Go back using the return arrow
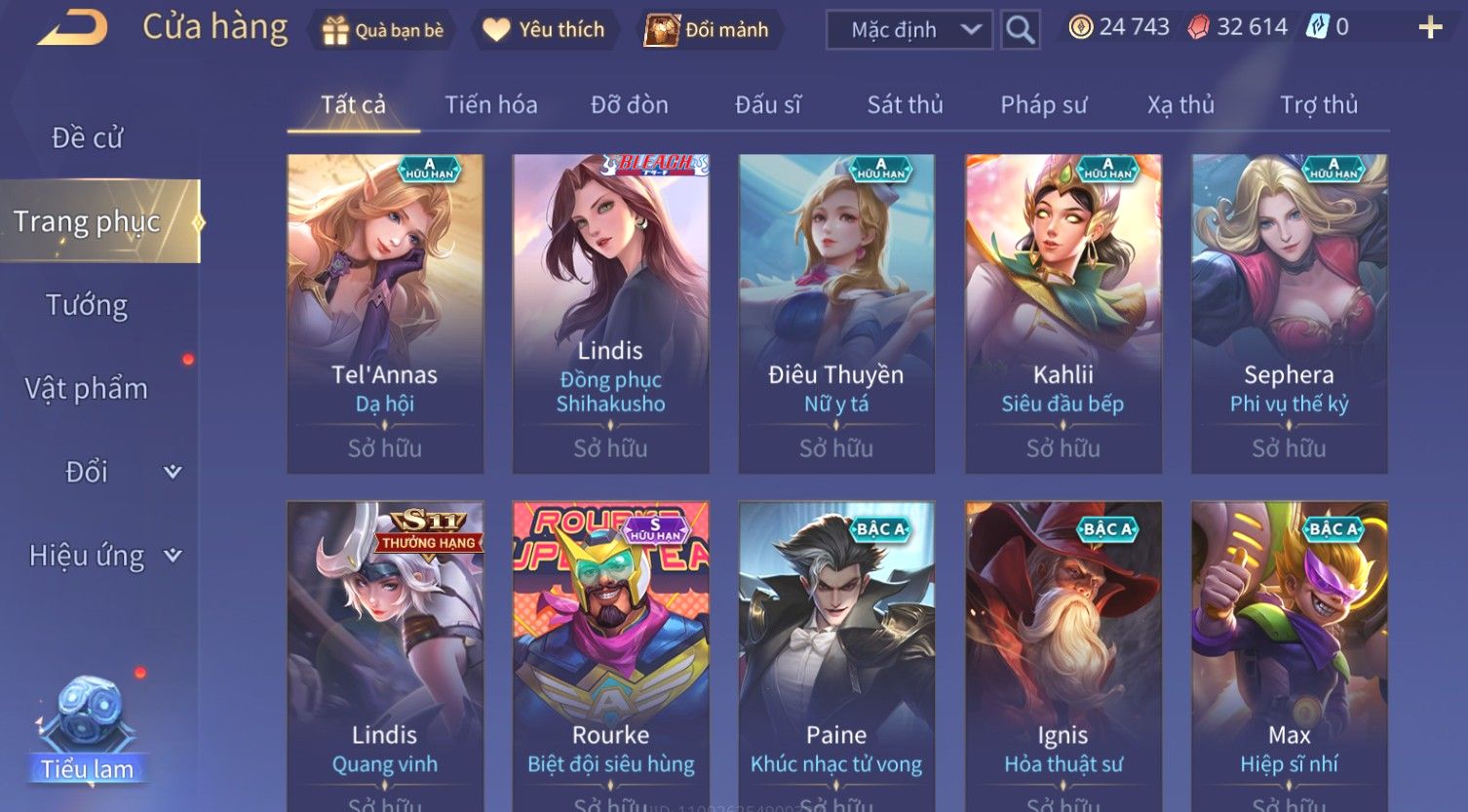This screenshot has height=812, width=1468. pos(73,28)
